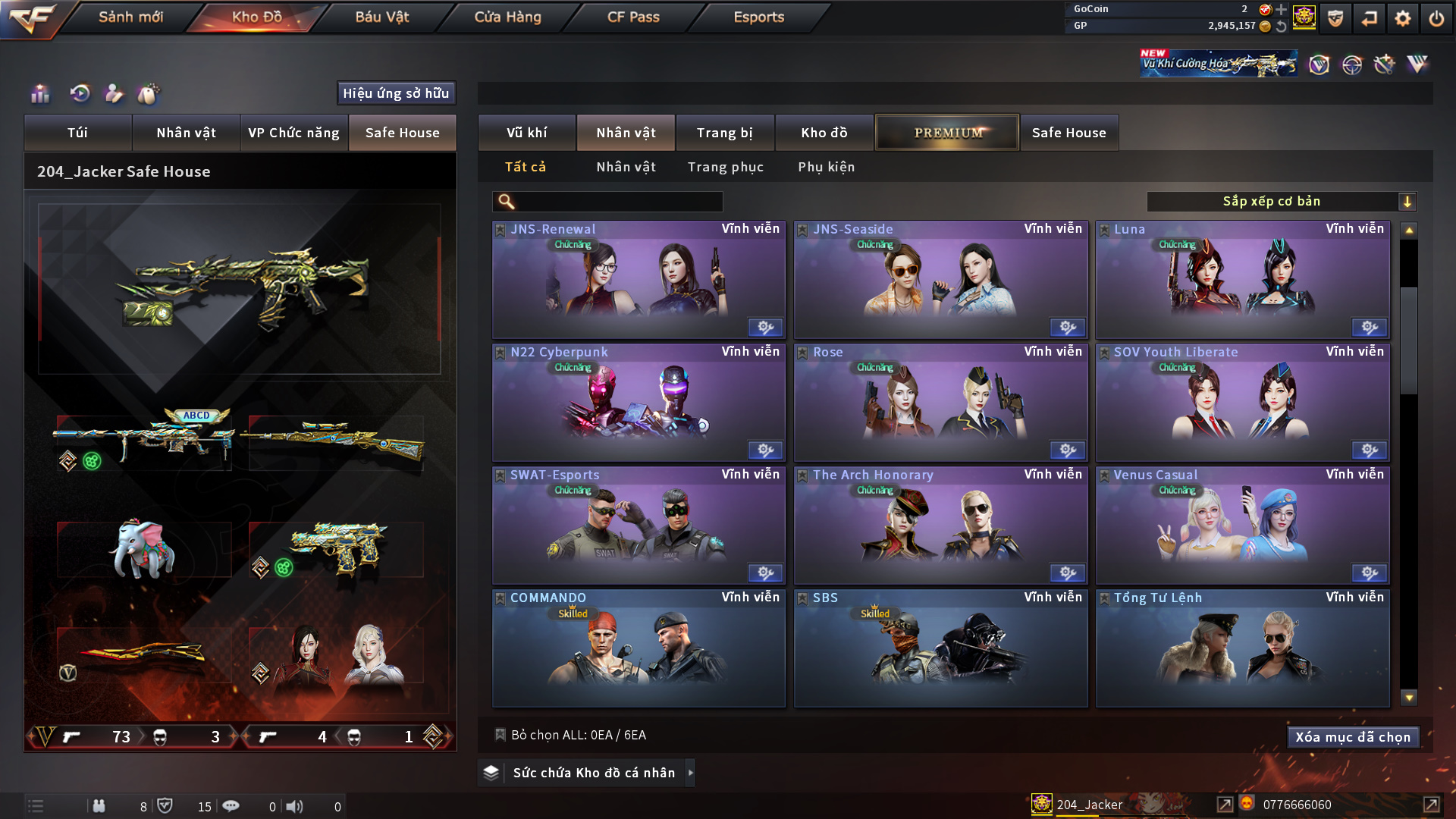Choose the Trang phục filter
1456x819 pixels.
pyautogui.click(x=725, y=167)
